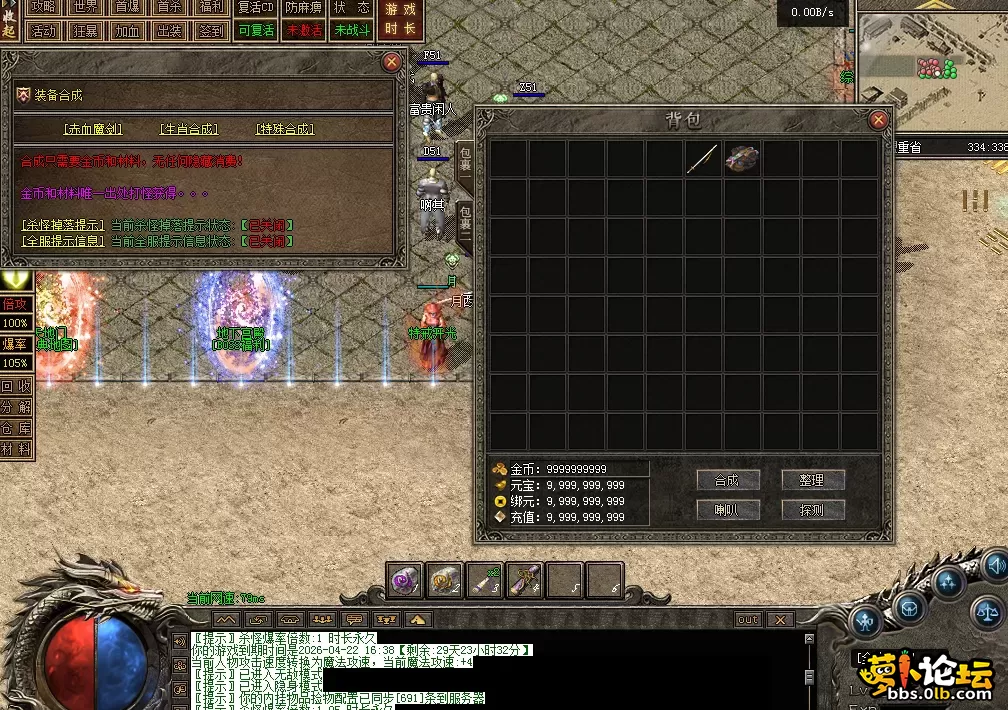Select the staff item in the backpack
This screenshot has width=1008, height=710.
tap(702, 159)
